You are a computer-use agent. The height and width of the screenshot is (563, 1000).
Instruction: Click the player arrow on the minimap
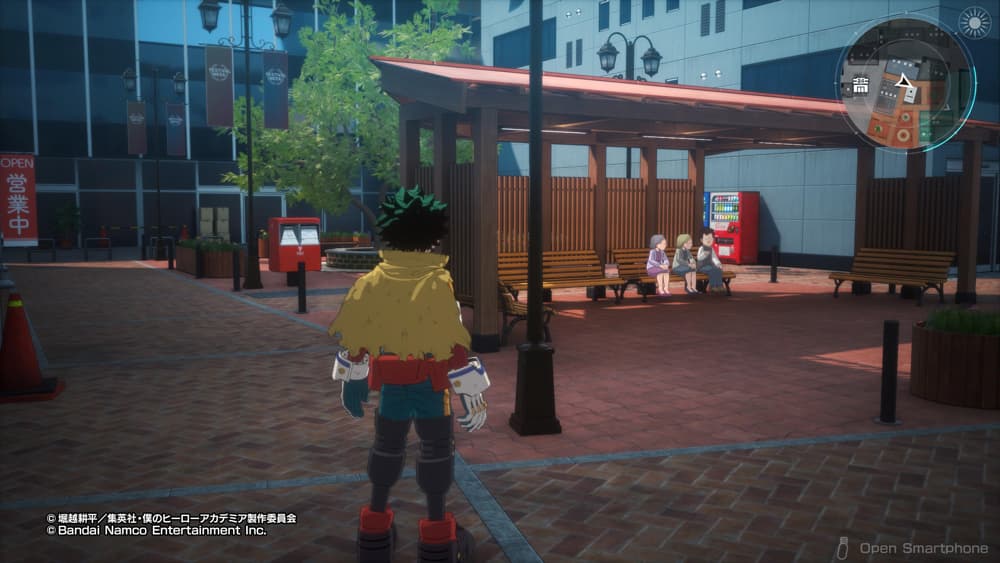(904, 80)
